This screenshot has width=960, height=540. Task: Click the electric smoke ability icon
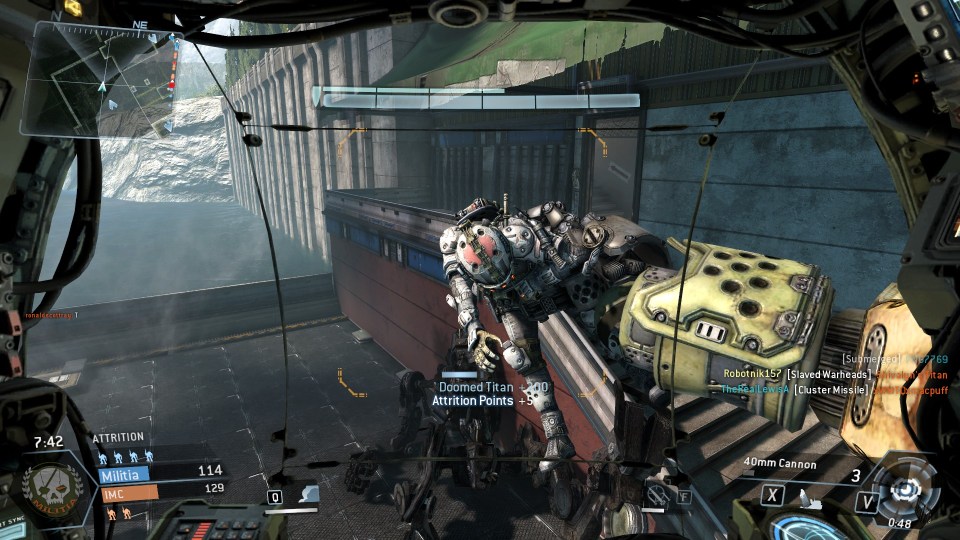click(310, 493)
